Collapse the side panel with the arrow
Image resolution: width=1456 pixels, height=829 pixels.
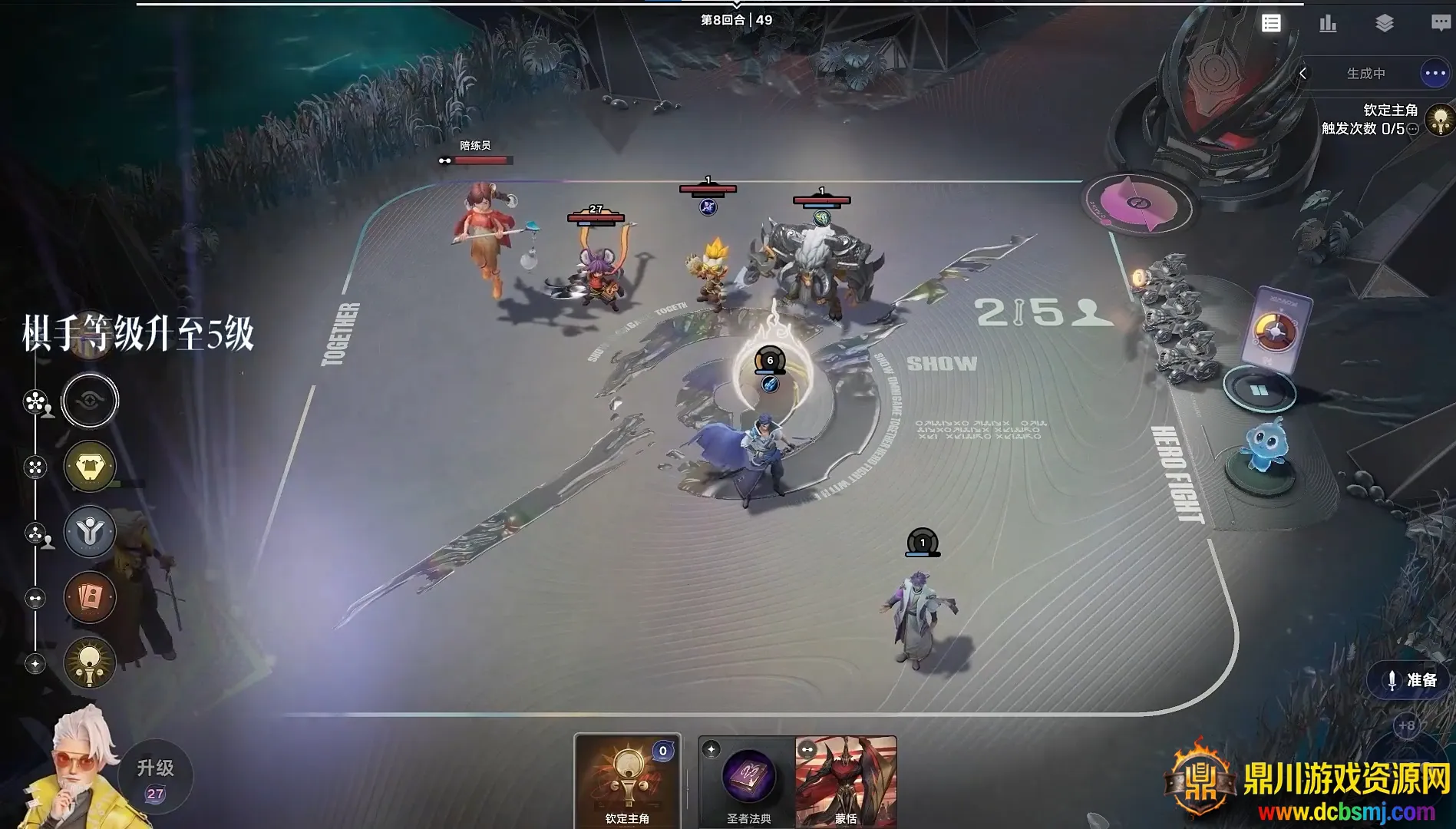pos(1302,74)
